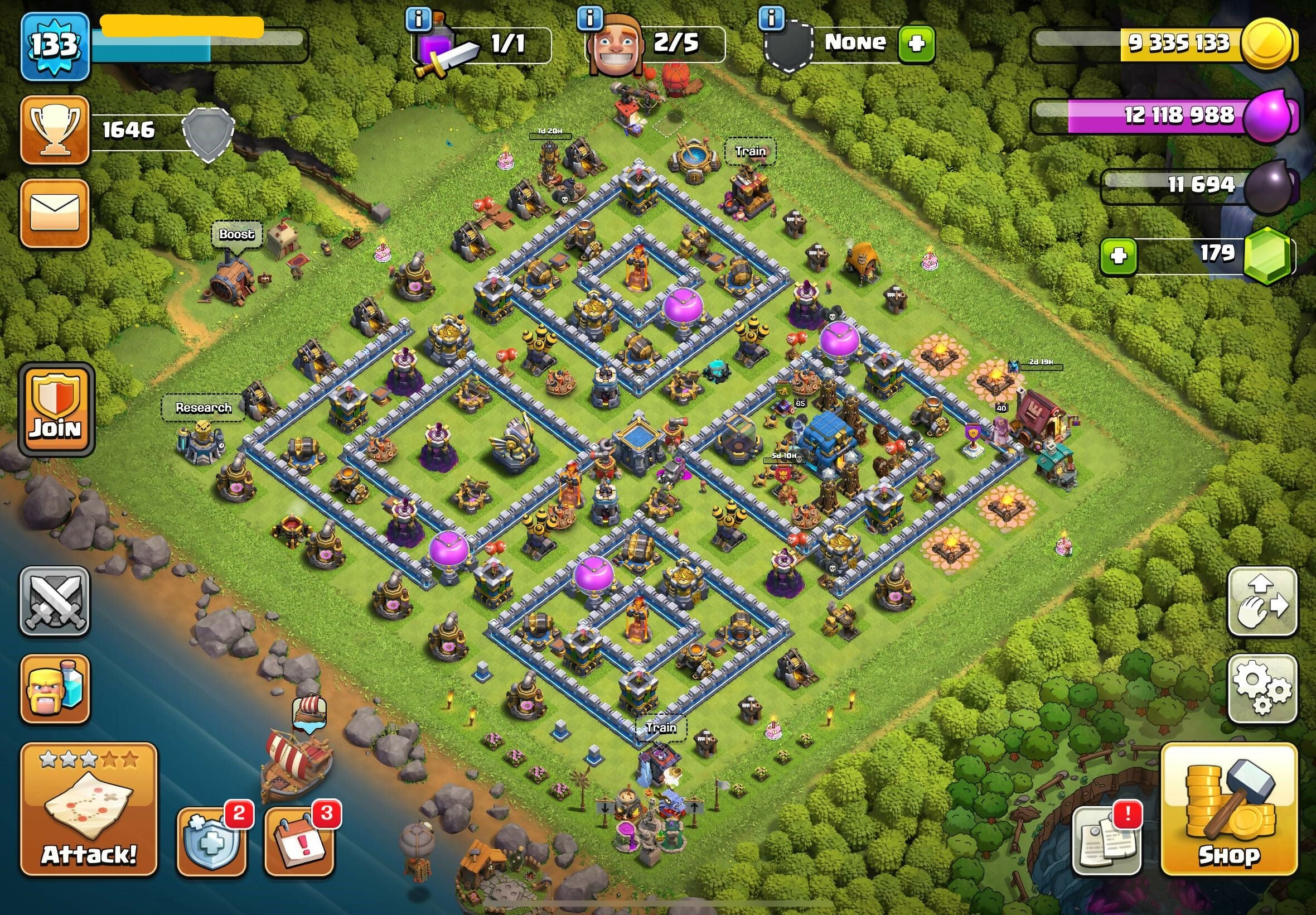The width and height of the screenshot is (1316, 915).
Task: Tap the Boost bubble on the barrel
Action: pyautogui.click(x=236, y=234)
